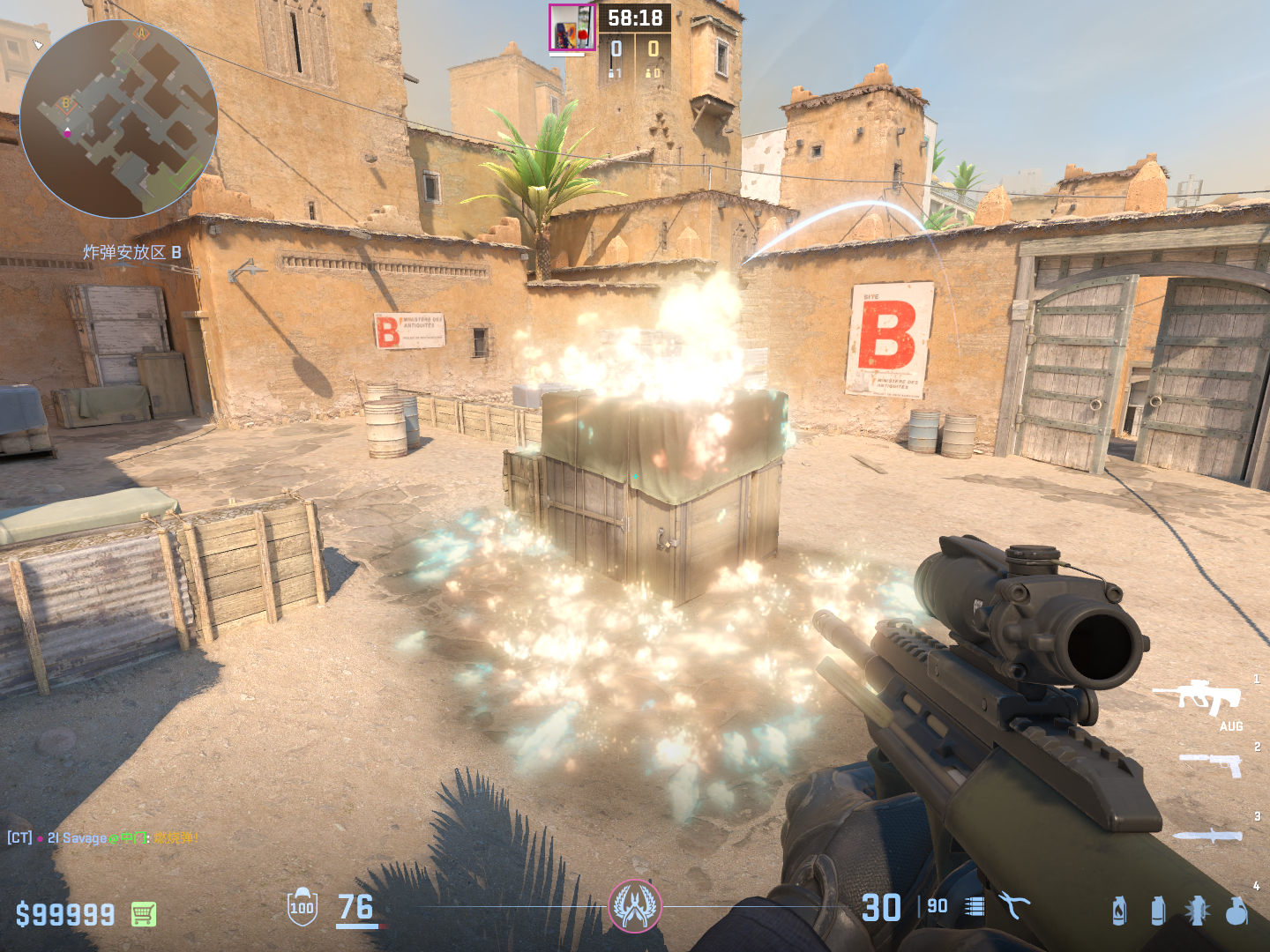This screenshot has height=952, width=1270.
Task: Click the Counter-Terrorist team emblem
Action: pyautogui.click(x=634, y=906)
